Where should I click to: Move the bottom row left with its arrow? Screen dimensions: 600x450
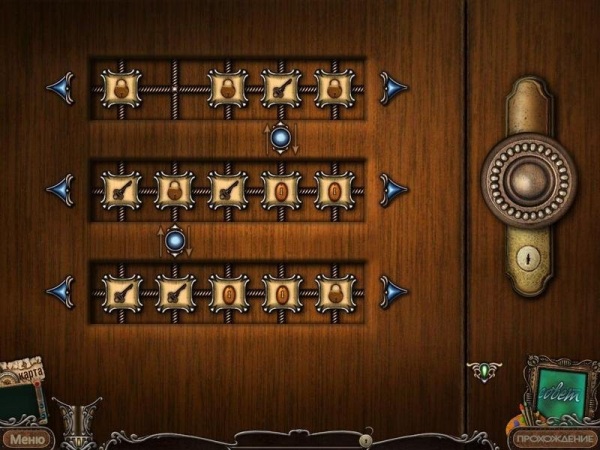(60, 292)
